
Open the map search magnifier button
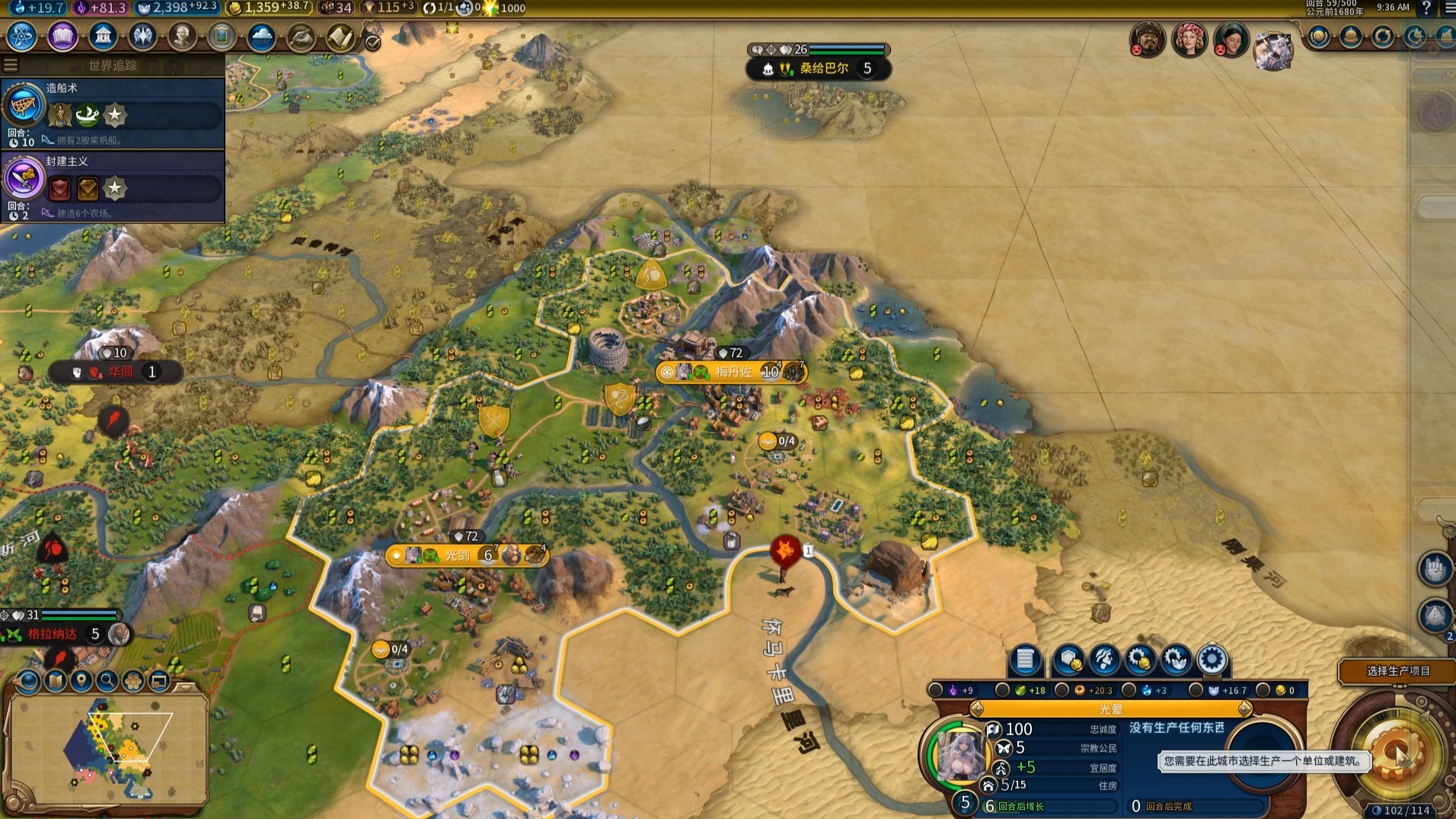click(107, 680)
